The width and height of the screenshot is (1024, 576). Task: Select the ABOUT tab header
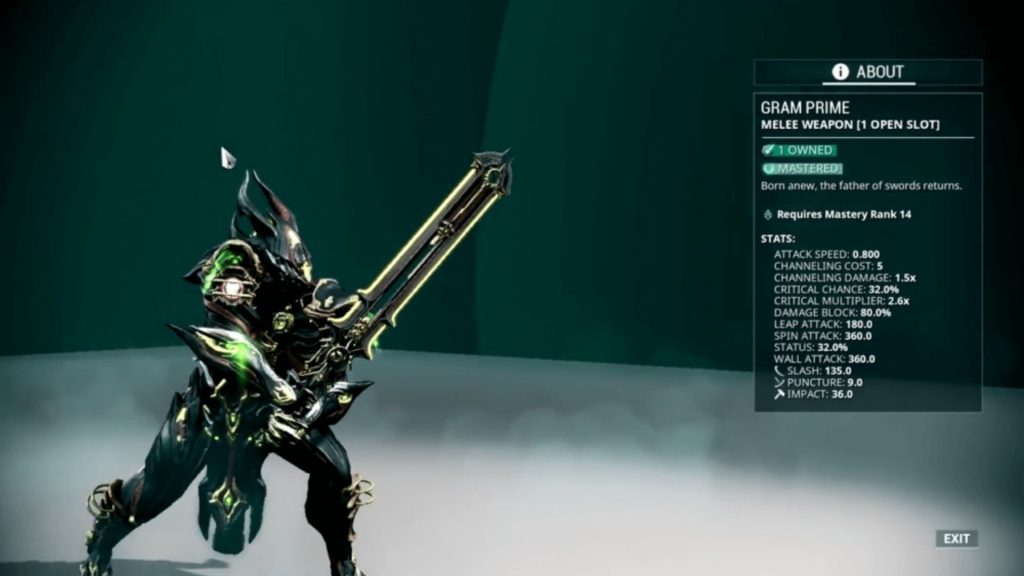(x=868, y=72)
